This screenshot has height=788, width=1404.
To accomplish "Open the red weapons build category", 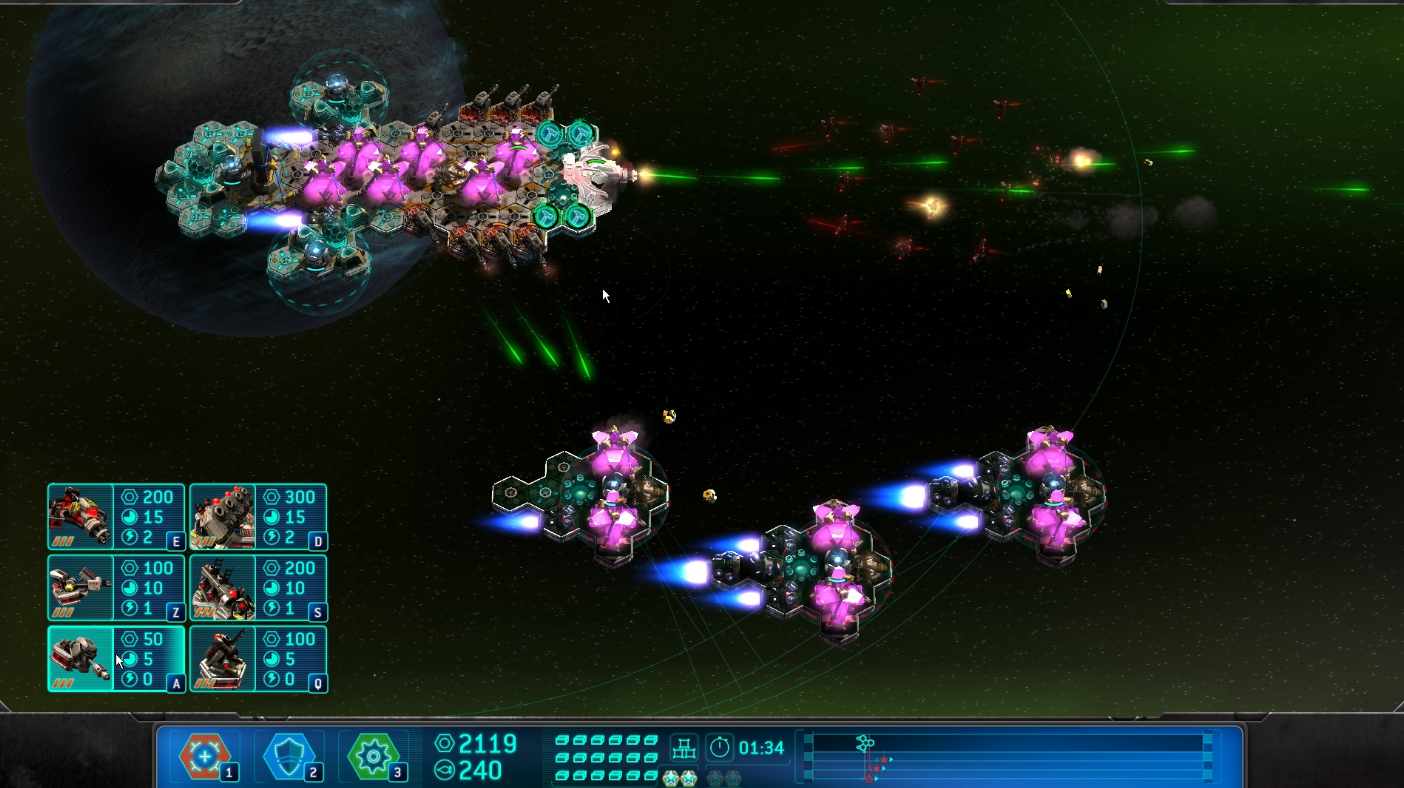I will pyautogui.click(x=205, y=757).
